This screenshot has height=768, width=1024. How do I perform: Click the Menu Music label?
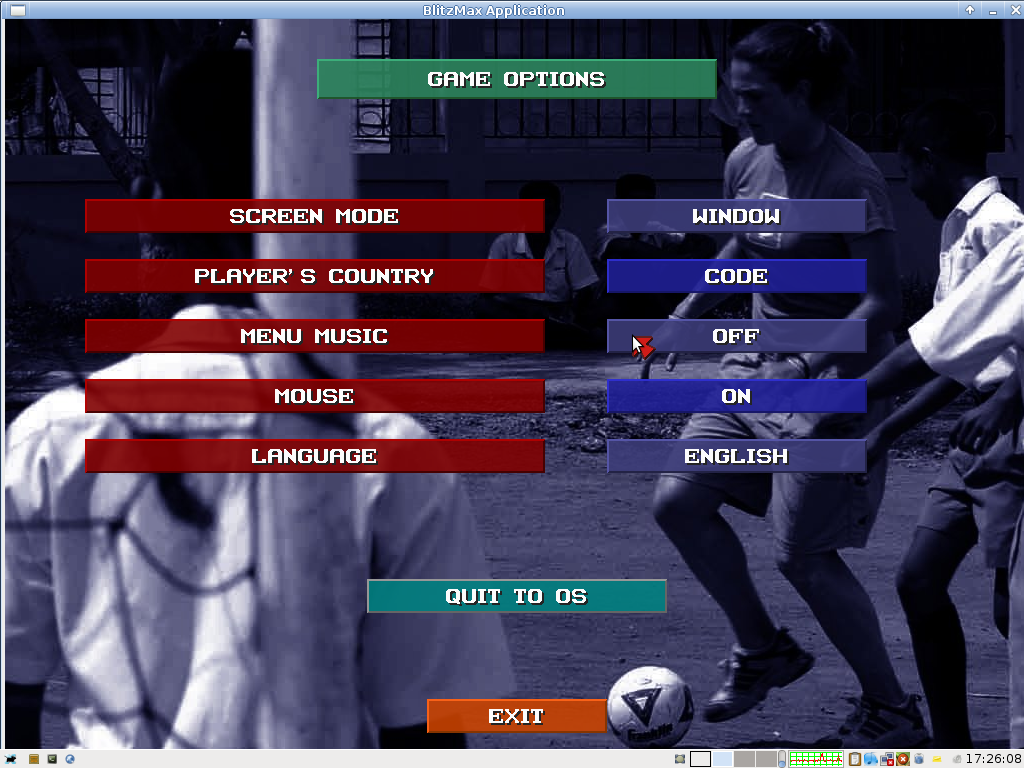click(314, 336)
